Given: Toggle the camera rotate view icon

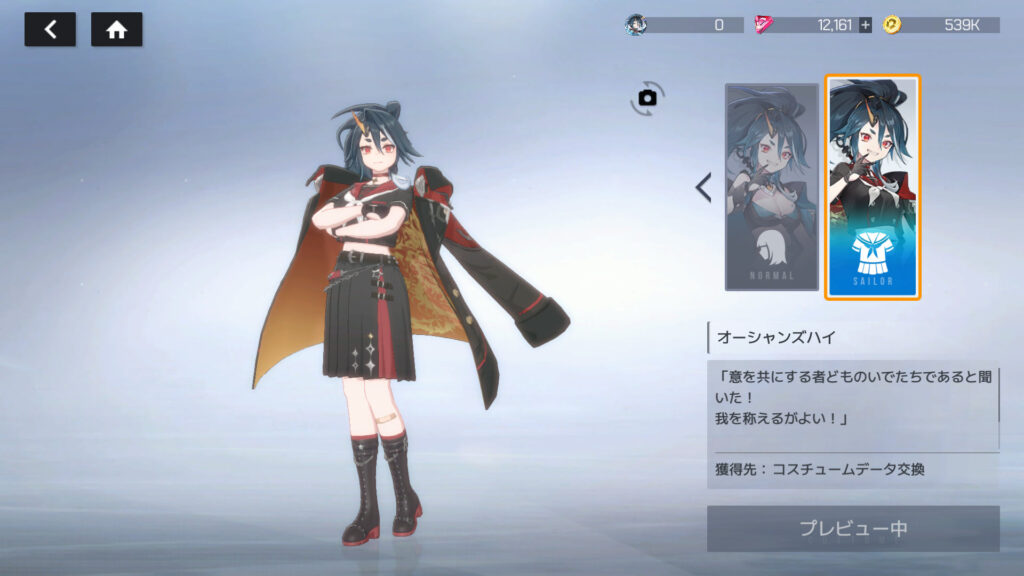Looking at the screenshot, I should pyautogui.click(x=647, y=97).
